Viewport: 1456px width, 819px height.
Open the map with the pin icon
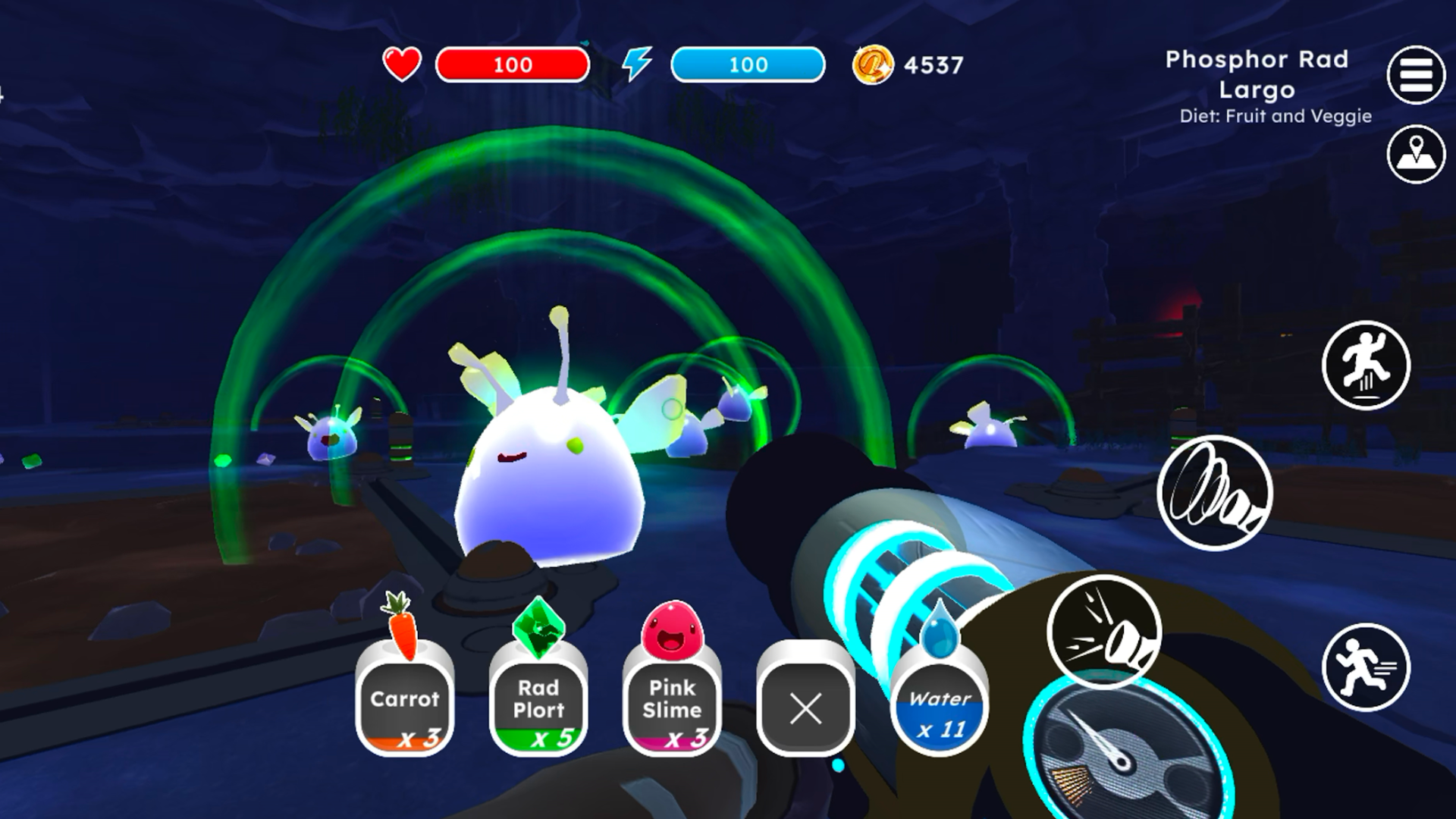point(1416,155)
